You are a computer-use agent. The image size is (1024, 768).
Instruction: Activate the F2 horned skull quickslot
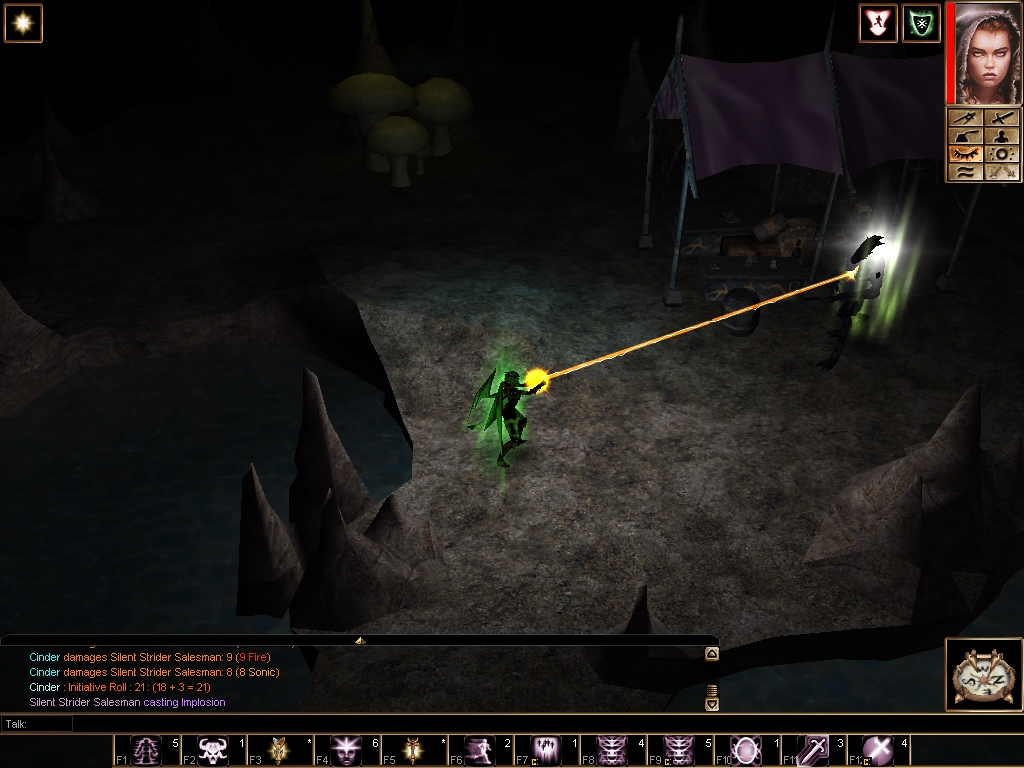[x=213, y=750]
